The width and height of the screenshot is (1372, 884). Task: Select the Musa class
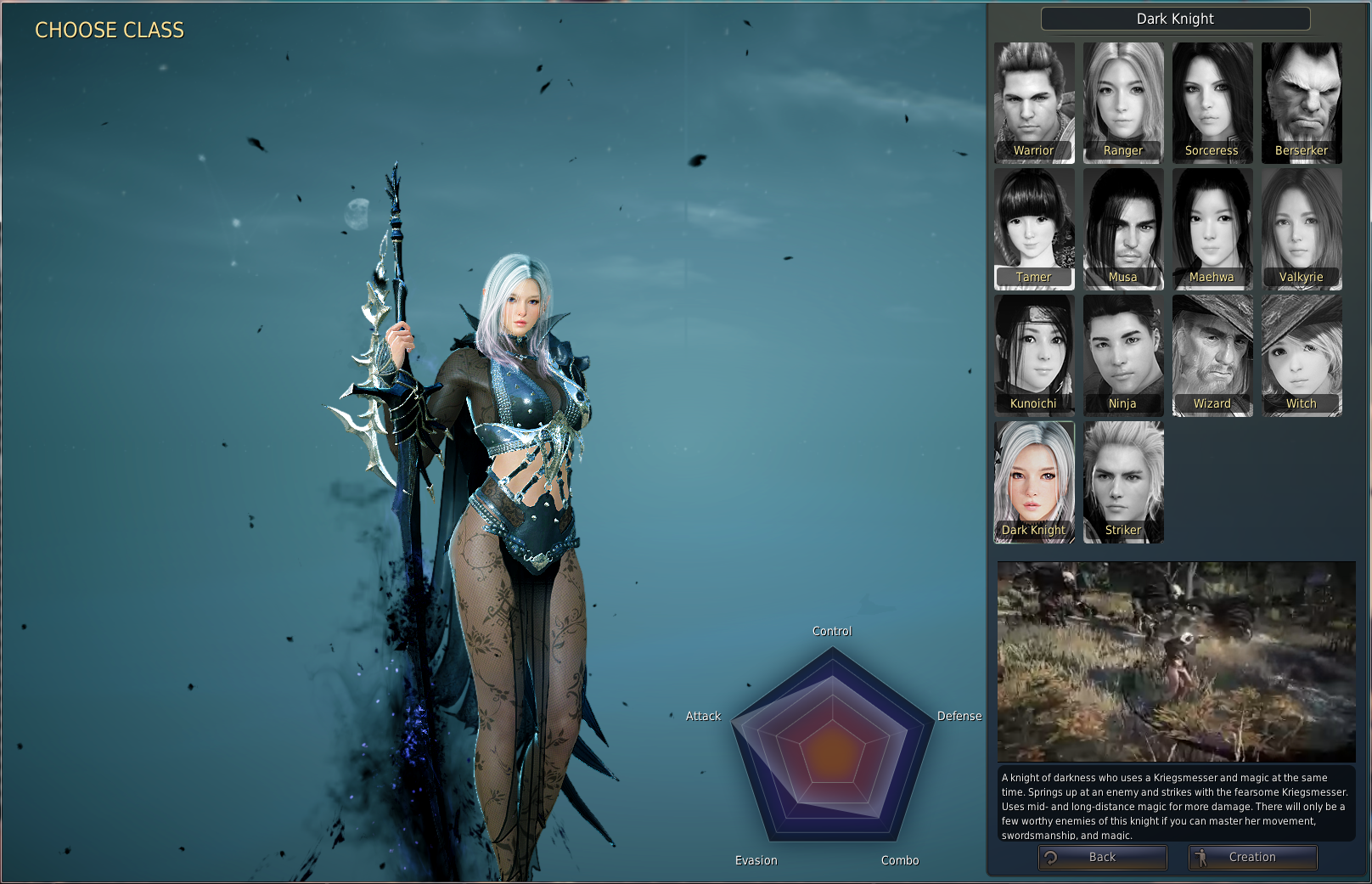1123,228
